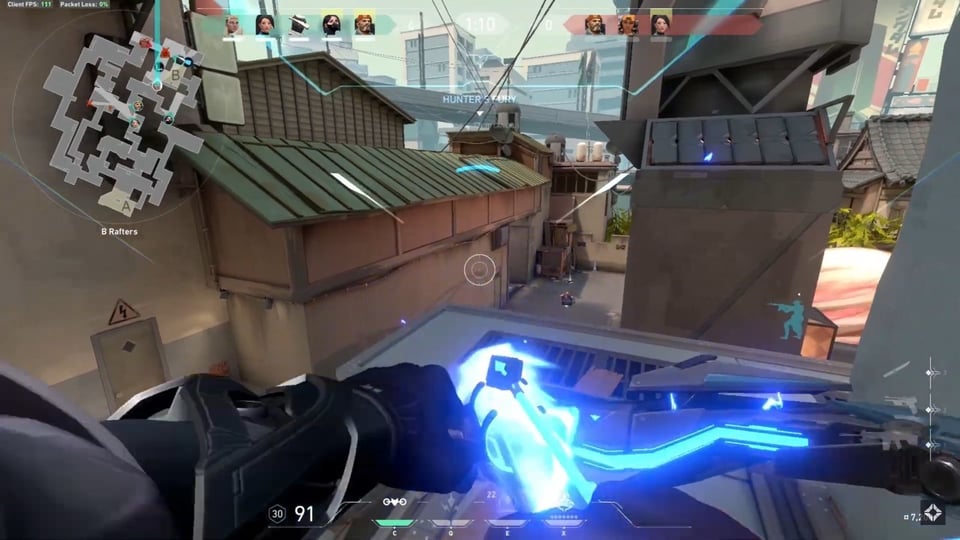This screenshot has width=960, height=540.
Task: Activate the ability slot labeled C
Action: tap(392, 522)
